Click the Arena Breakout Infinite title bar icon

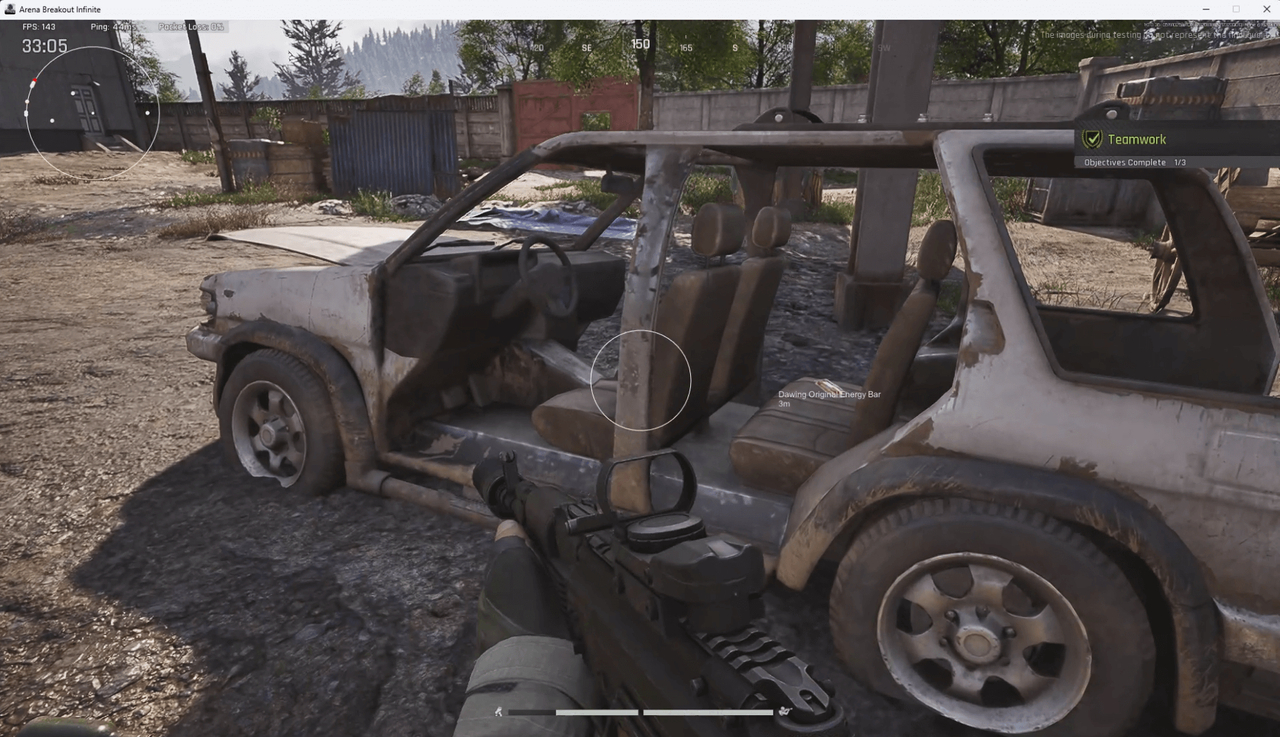[8, 8]
